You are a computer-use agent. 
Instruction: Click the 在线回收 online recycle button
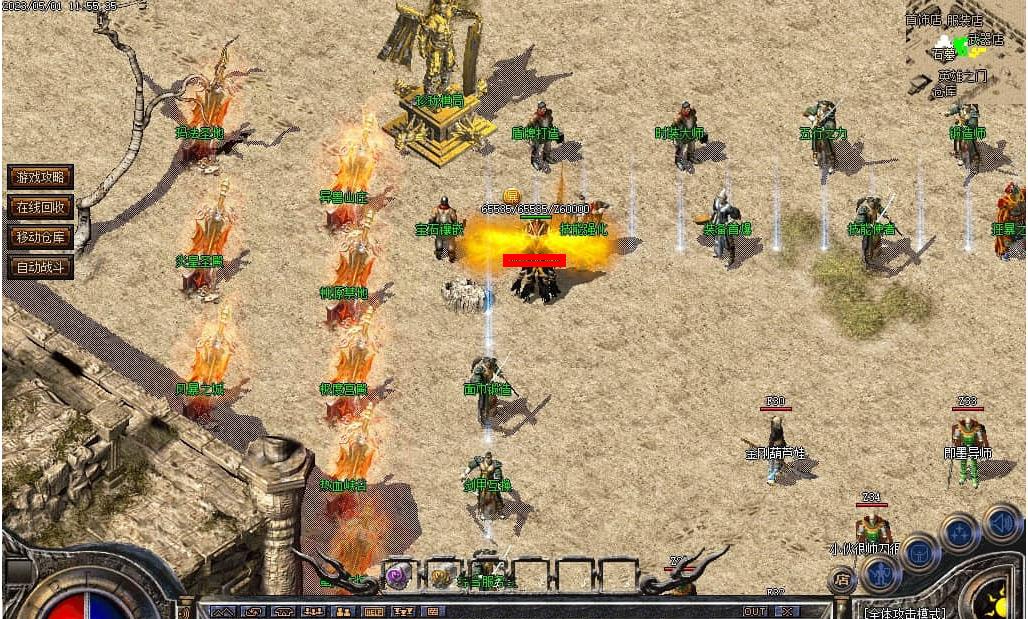pyautogui.click(x=40, y=207)
